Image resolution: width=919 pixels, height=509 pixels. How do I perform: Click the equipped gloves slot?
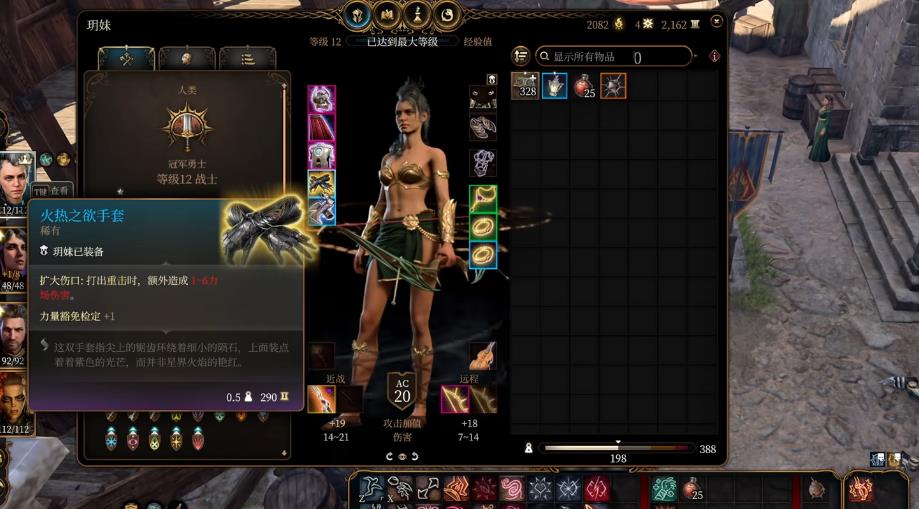(x=321, y=183)
